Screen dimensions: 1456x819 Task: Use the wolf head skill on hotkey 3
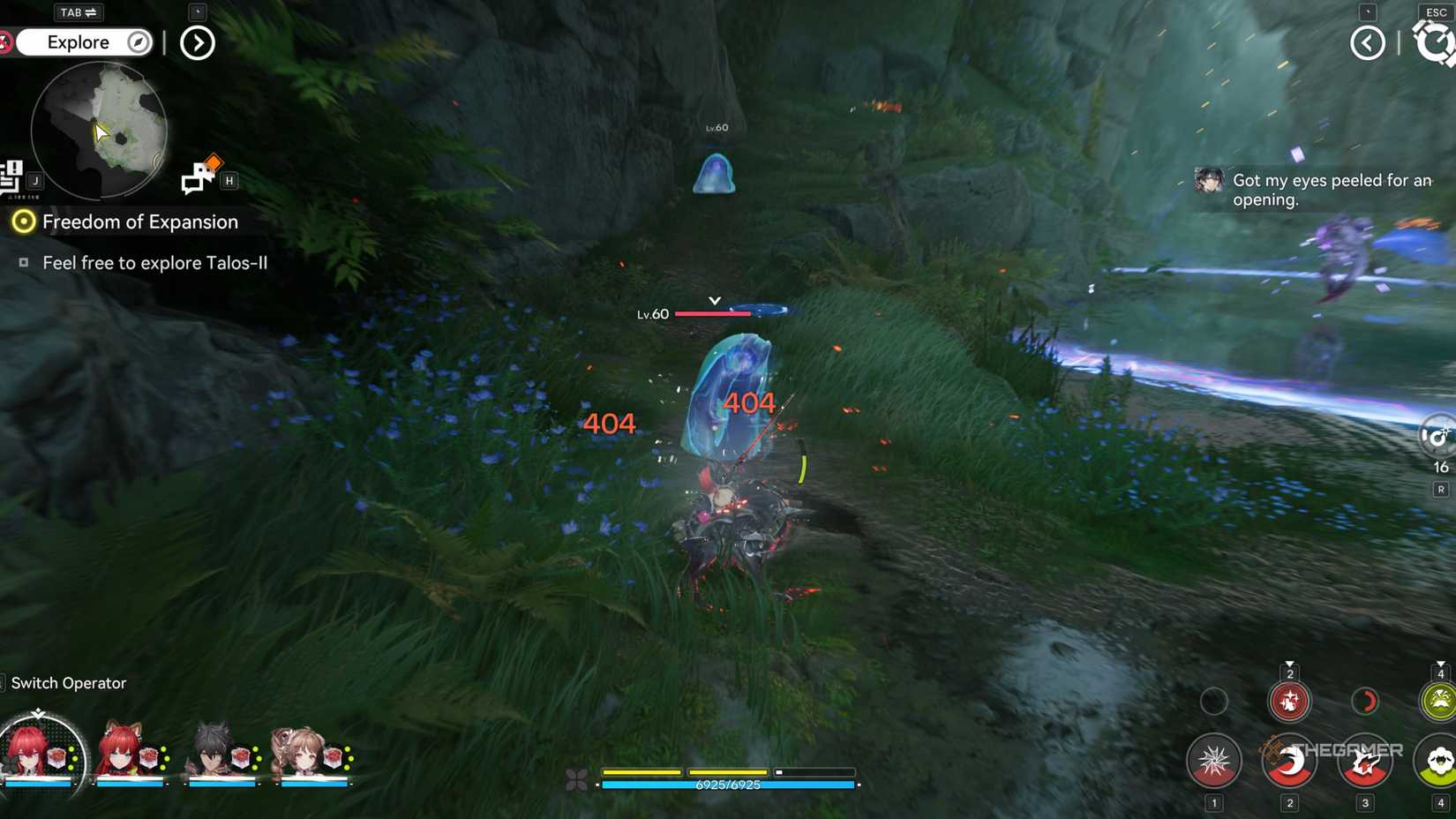pyautogui.click(x=1366, y=763)
